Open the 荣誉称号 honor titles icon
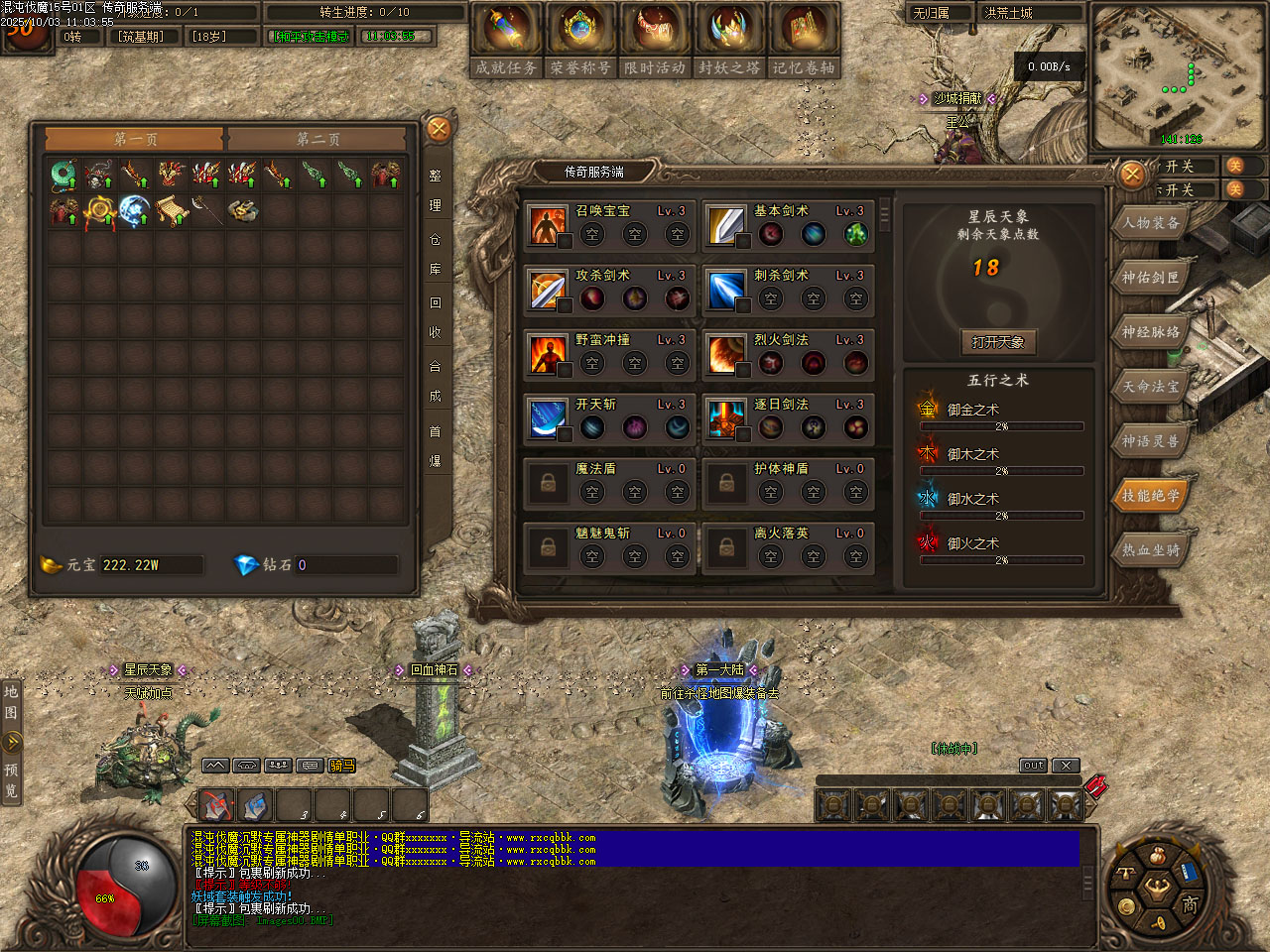Viewport: 1270px width, 952px height. 580,38
